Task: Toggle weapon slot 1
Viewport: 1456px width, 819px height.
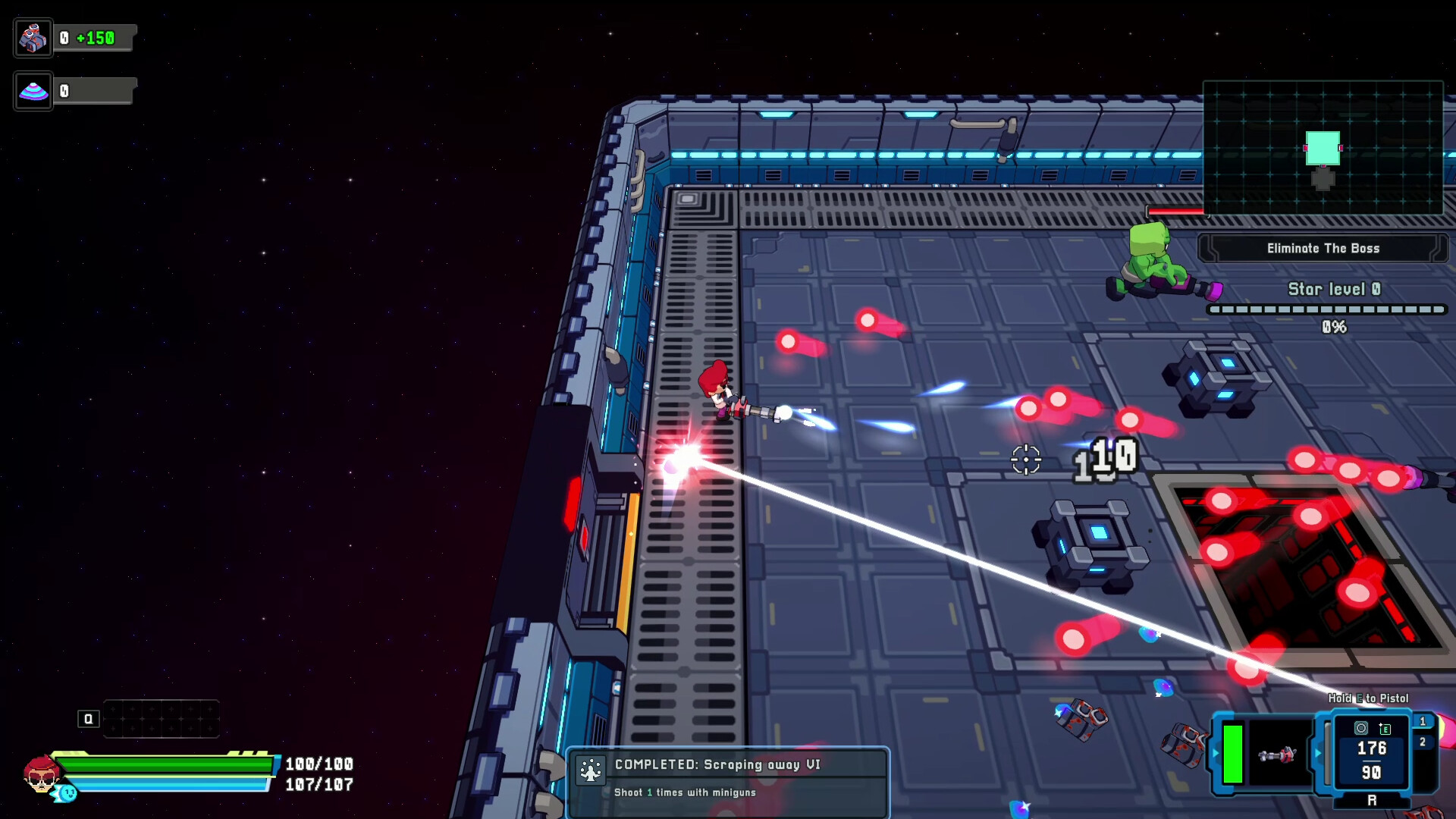Action: [1424, 721]
